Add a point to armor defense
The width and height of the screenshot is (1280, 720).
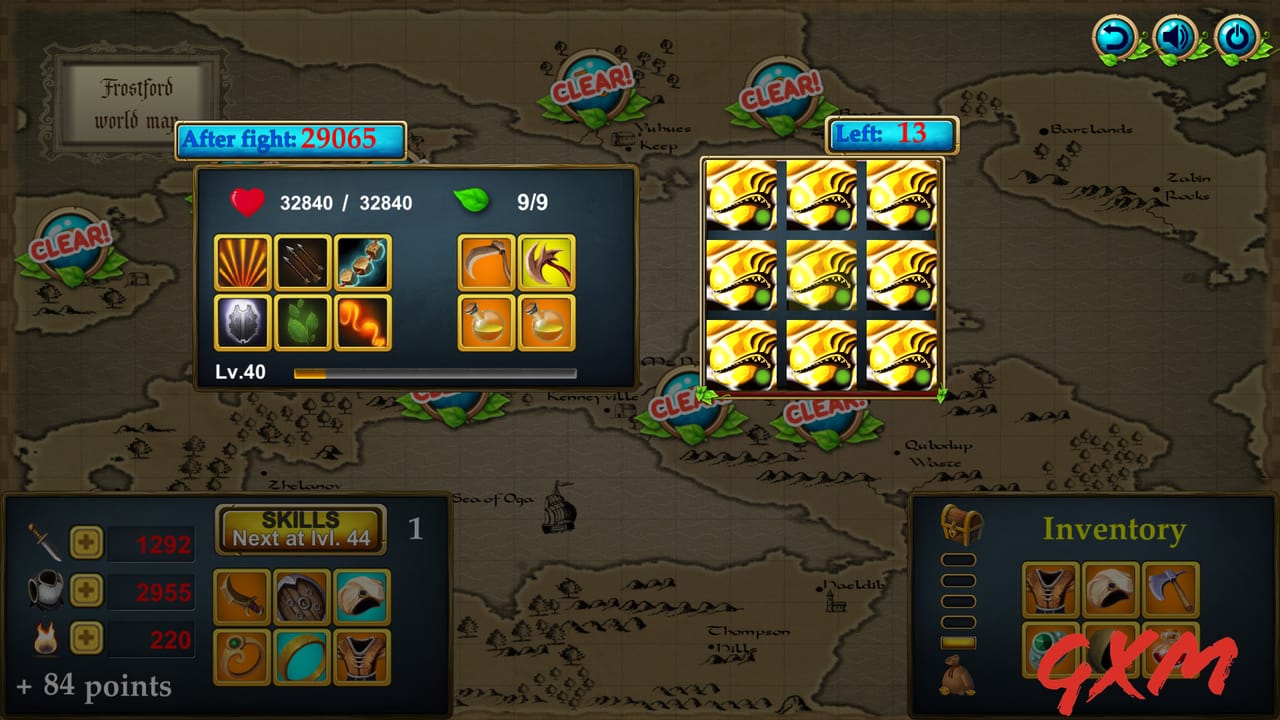[87, 591]
